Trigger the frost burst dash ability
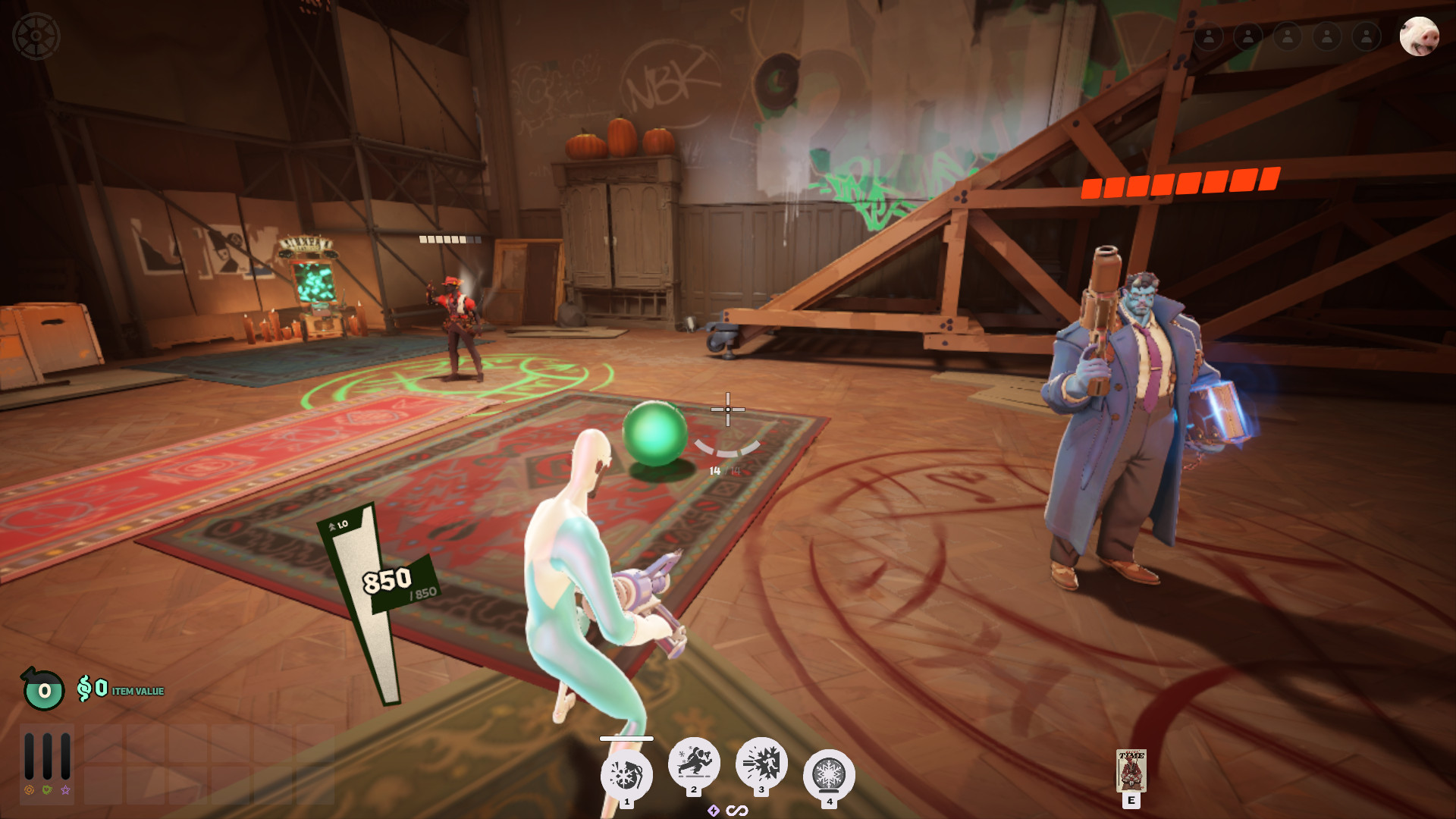This screenshot has width=1456, height=819. [x=761, y=762]
